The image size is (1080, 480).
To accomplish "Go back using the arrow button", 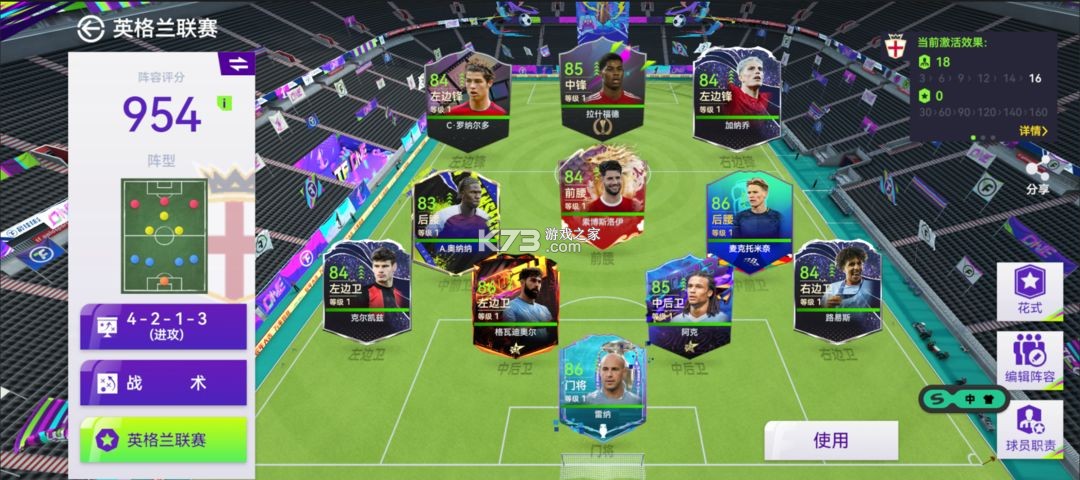I will pyautogui.click(x=93, y=27).
